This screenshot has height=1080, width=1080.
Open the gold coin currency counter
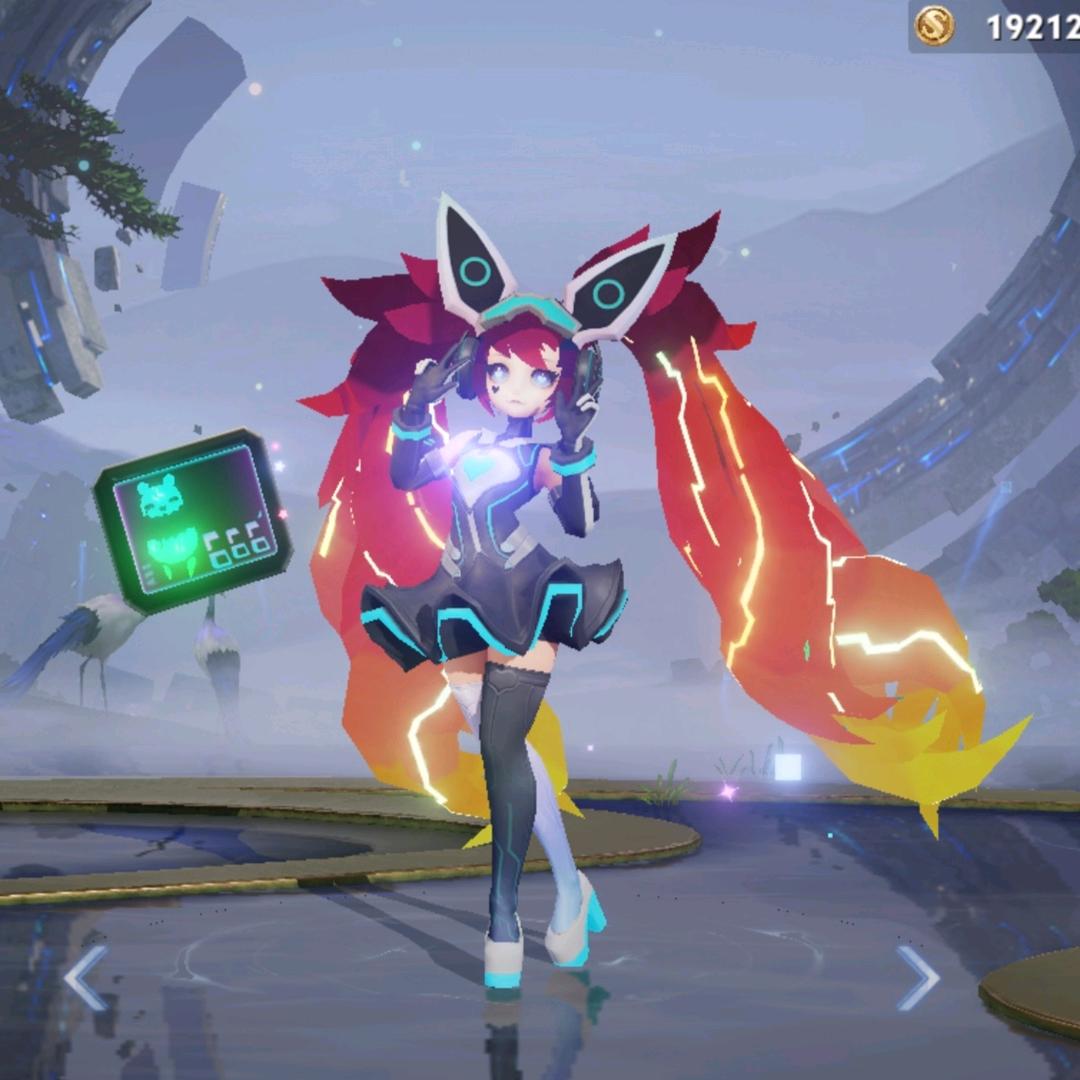coord(993,26)
